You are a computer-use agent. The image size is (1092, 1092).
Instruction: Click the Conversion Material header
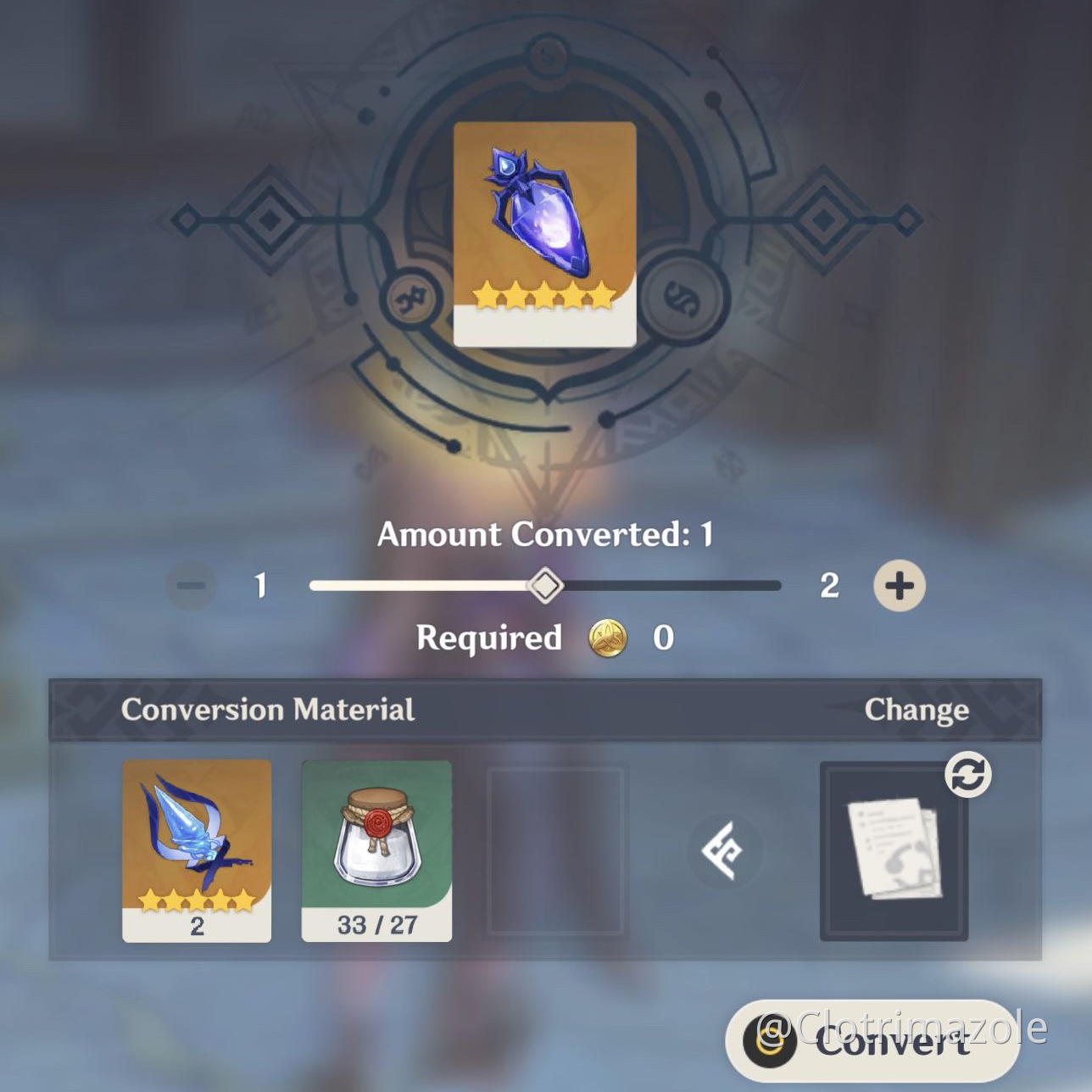[x=268, y=710]
